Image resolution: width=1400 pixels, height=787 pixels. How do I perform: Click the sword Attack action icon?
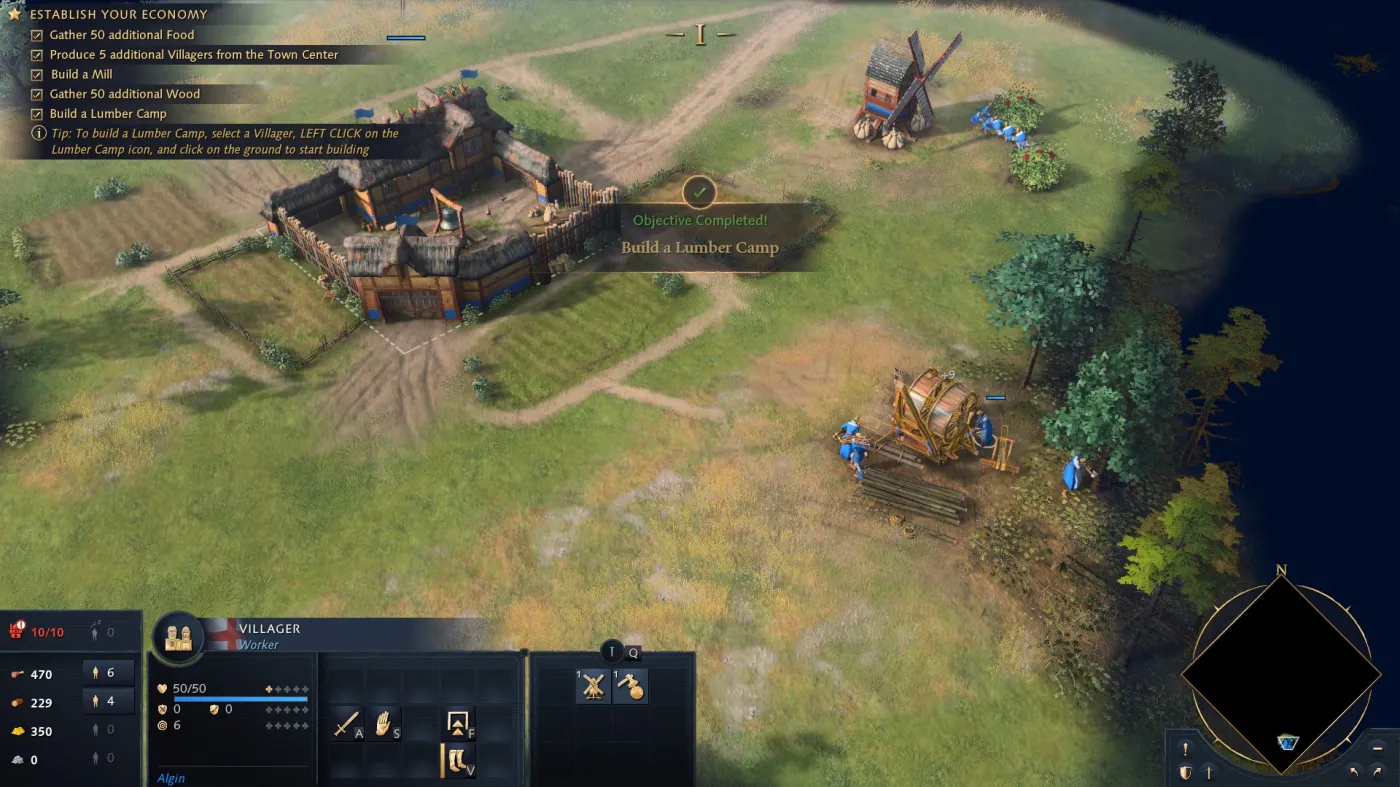[348, 722]
